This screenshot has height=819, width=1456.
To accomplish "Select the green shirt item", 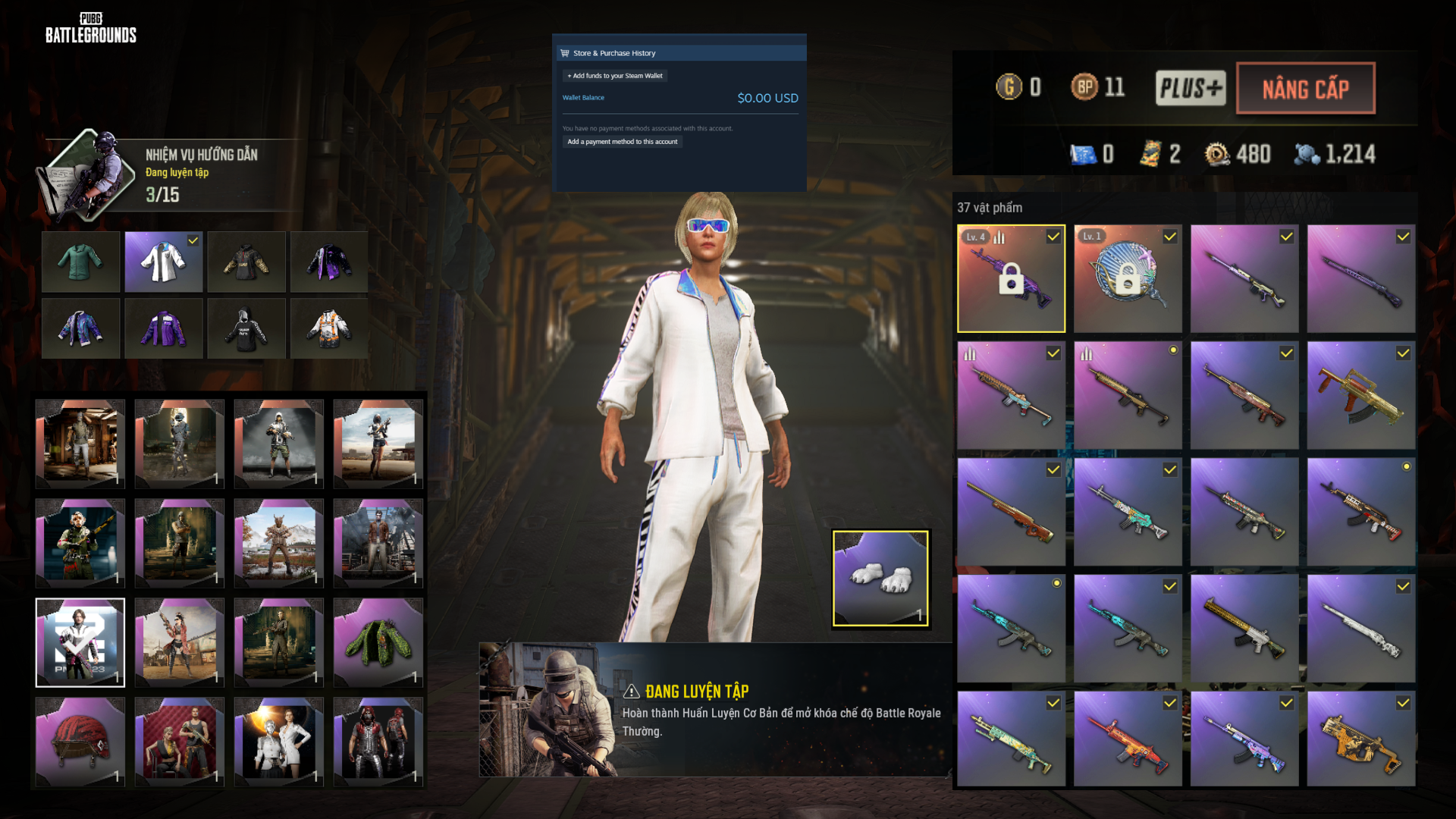I will click(80, 262).
